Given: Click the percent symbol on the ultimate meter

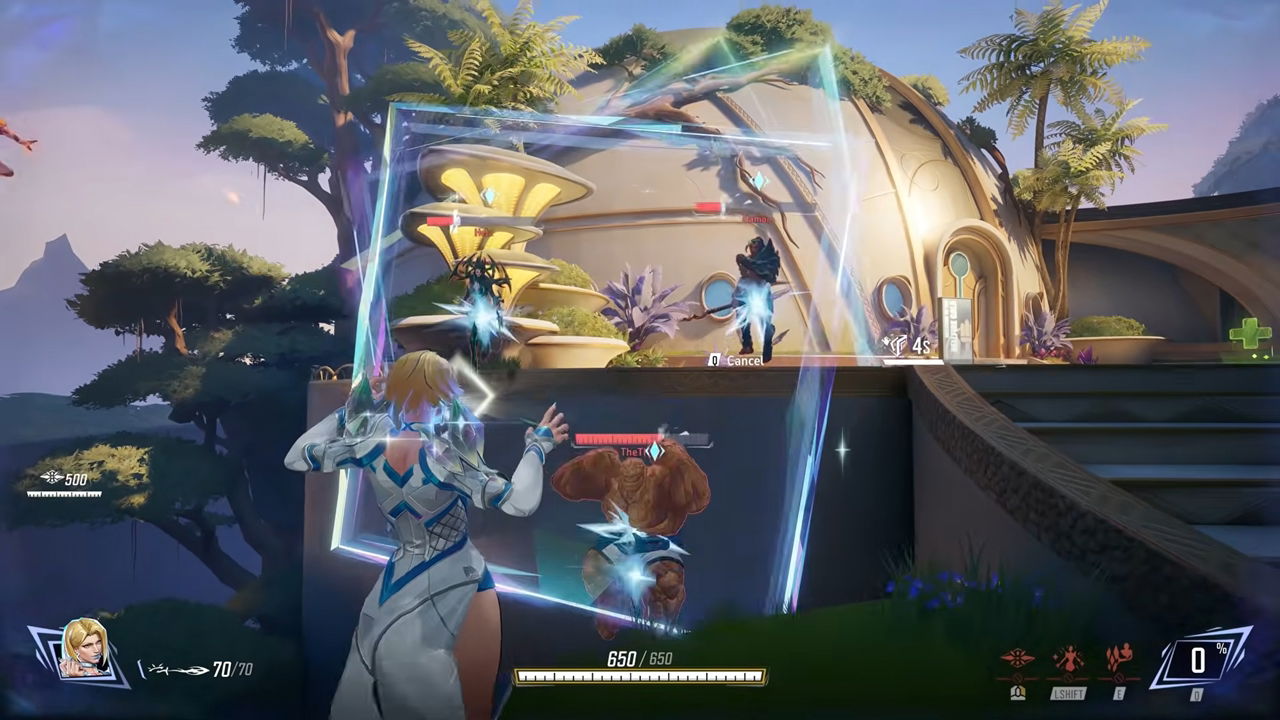Looking at the screenshot, I should (1224, 650).
